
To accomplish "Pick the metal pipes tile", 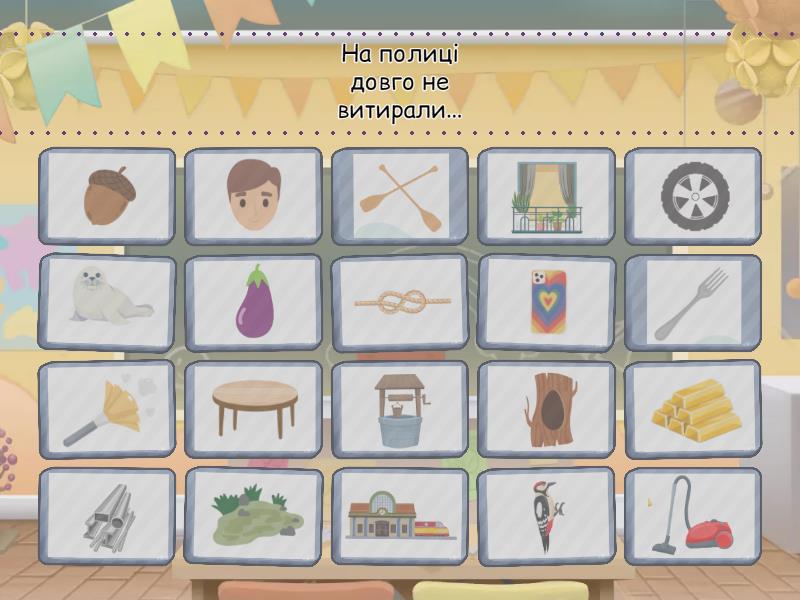I will click(107, 516).
